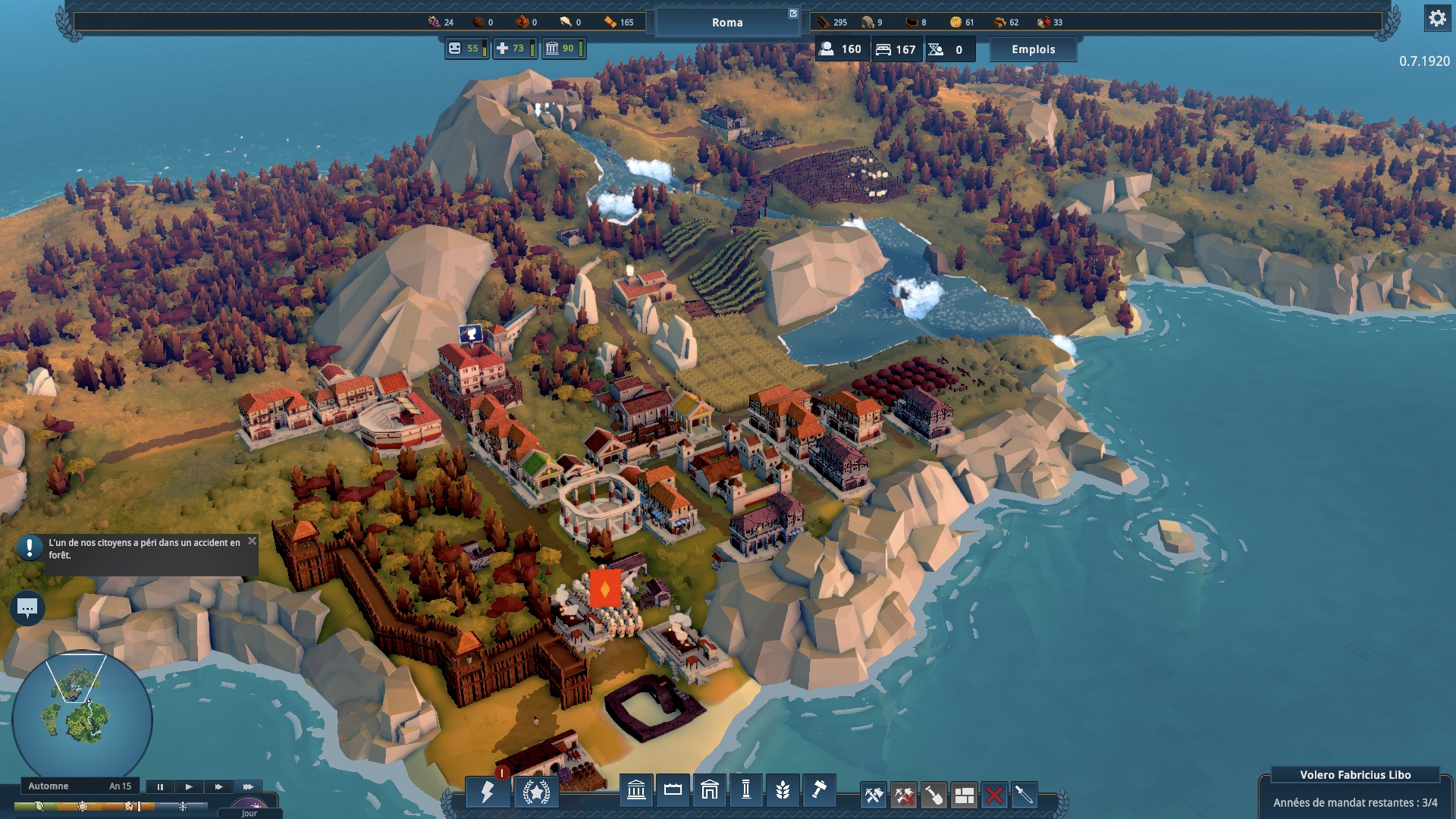The image size is (1456, 819).
Task: Open the settings gear menu
Action: [1436, 18]
